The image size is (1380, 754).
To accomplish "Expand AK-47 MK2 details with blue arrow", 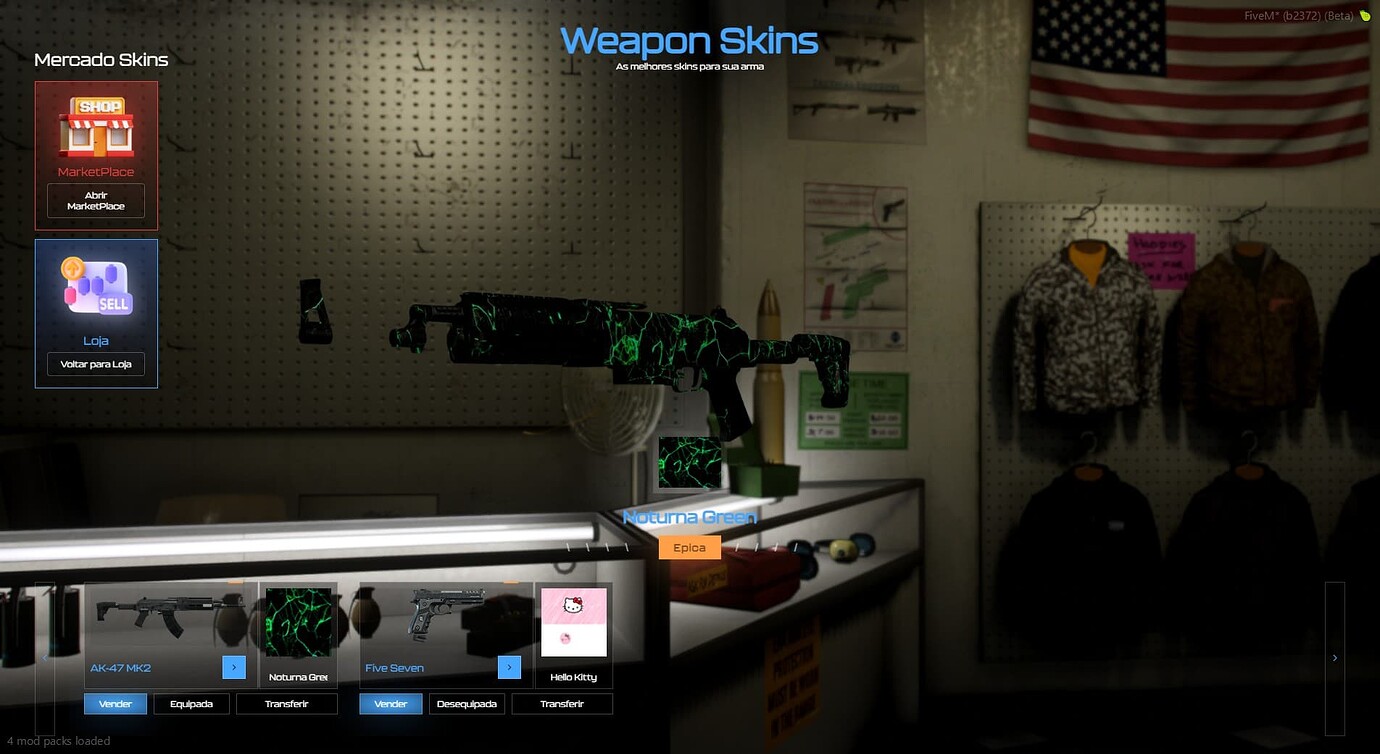I will [234, 667].
